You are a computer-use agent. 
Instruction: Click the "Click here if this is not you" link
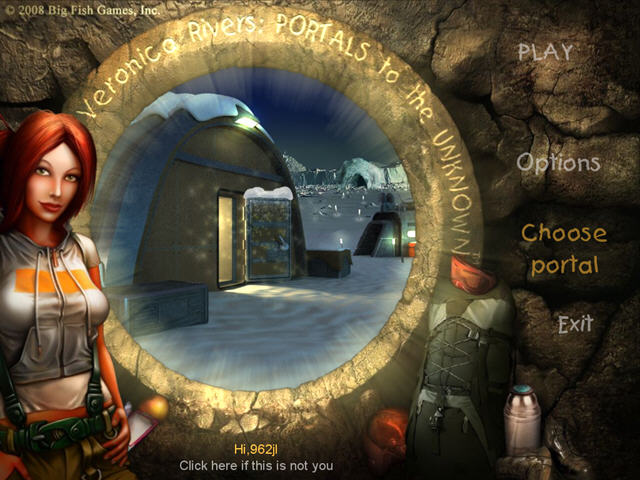(256, 465)
